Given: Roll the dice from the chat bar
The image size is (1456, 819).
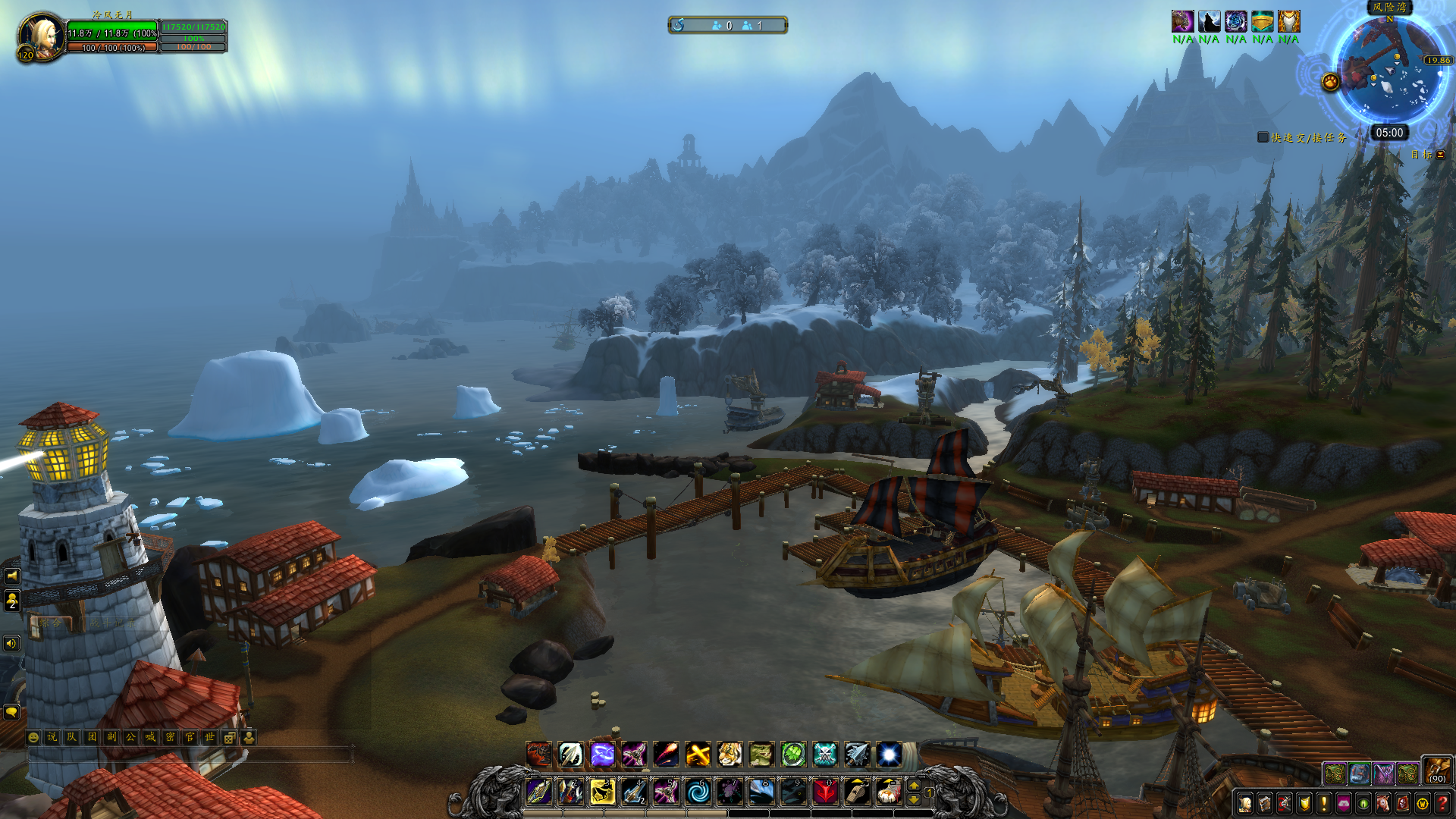Looking at the screenshot, I should coord(229,737).
